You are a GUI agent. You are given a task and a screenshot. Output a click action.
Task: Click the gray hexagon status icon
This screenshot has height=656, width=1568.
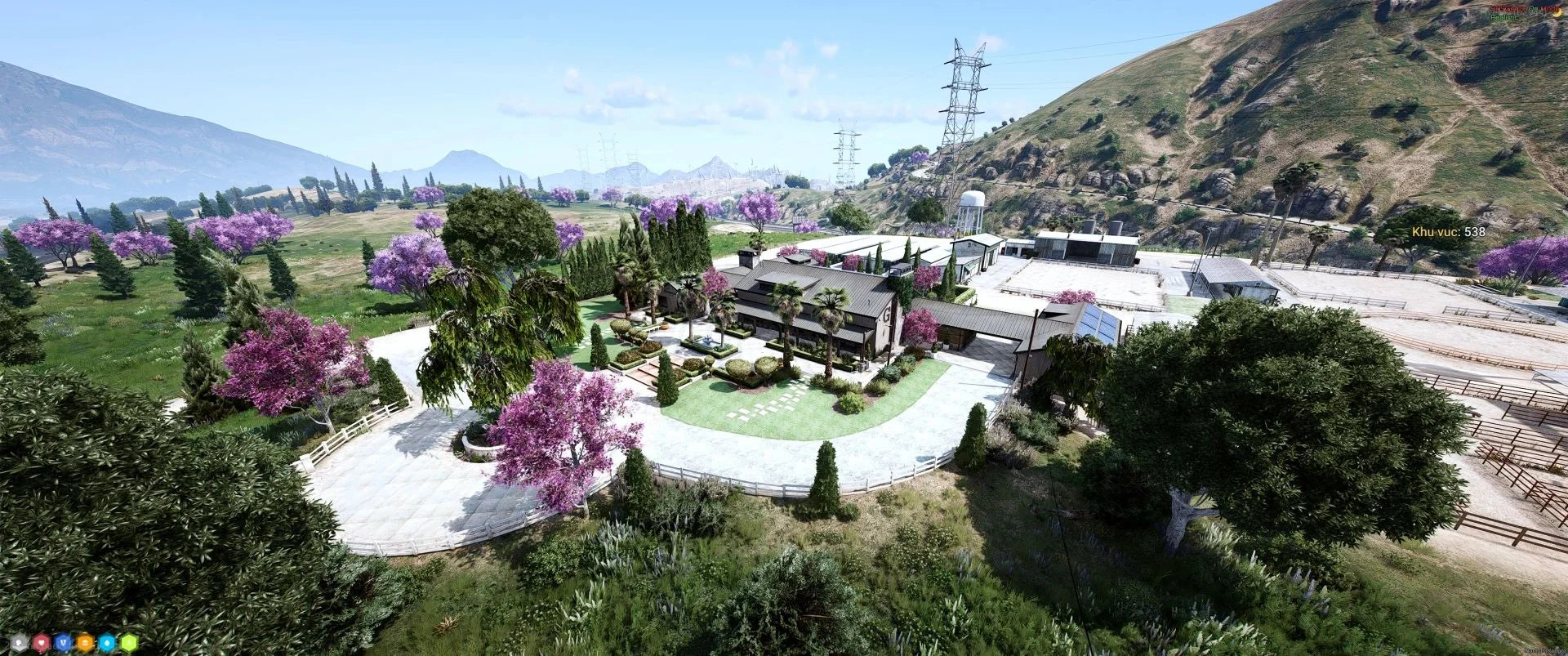point(20,642)
